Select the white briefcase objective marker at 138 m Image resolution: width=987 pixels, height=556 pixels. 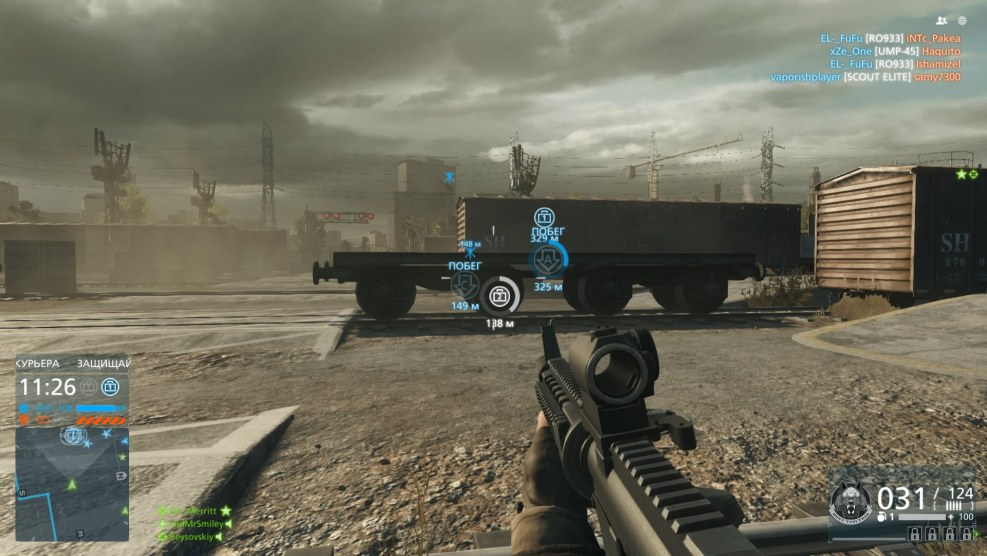[x=500, y=294]
